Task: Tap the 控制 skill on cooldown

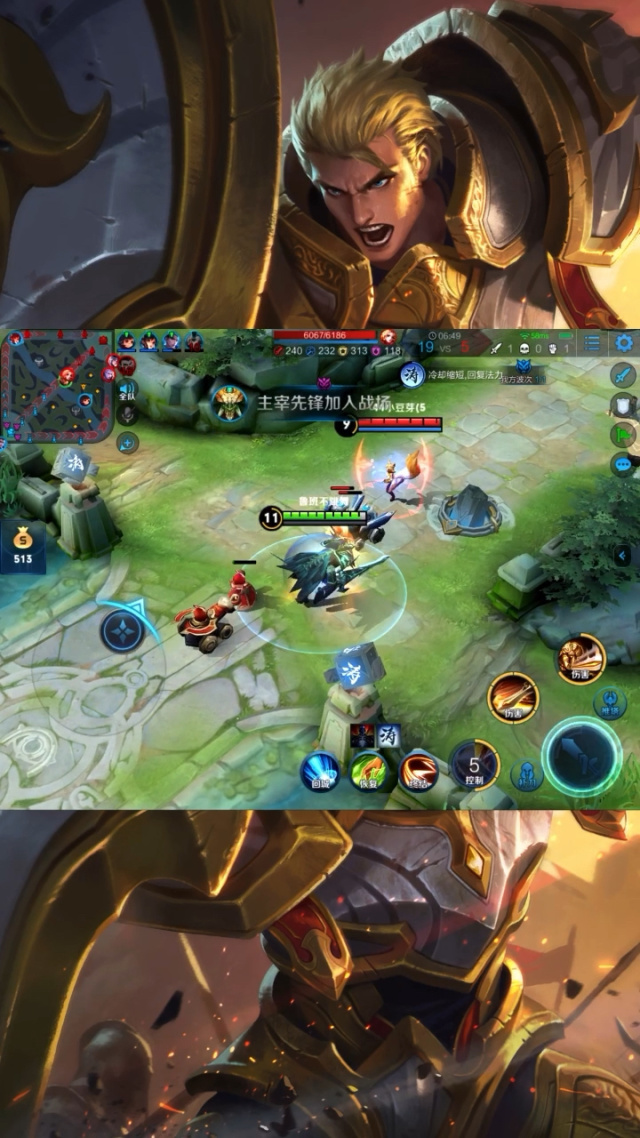Action: click(475, 765)
